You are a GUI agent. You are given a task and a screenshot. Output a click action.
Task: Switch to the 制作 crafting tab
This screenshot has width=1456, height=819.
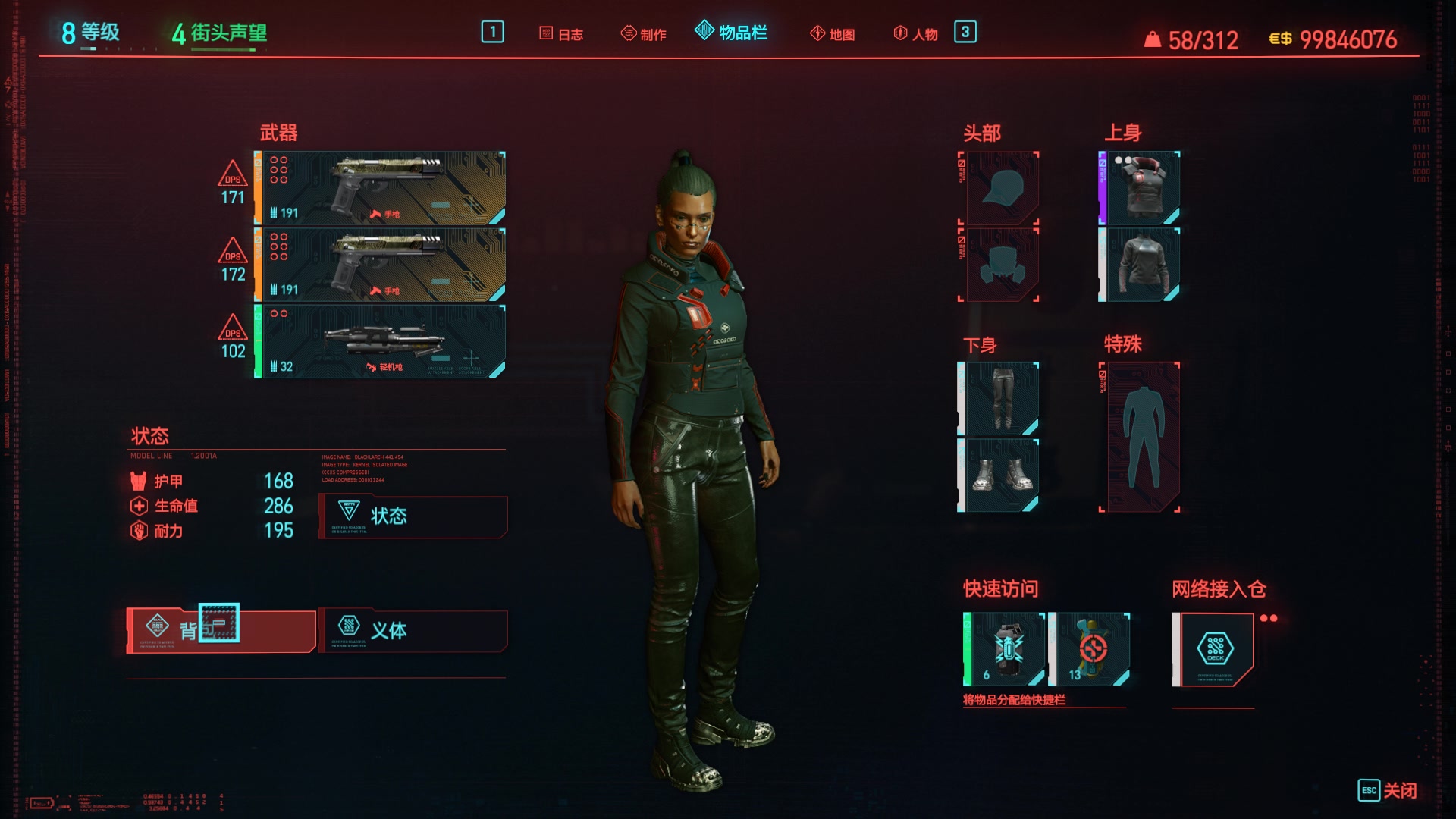(644, 34)
